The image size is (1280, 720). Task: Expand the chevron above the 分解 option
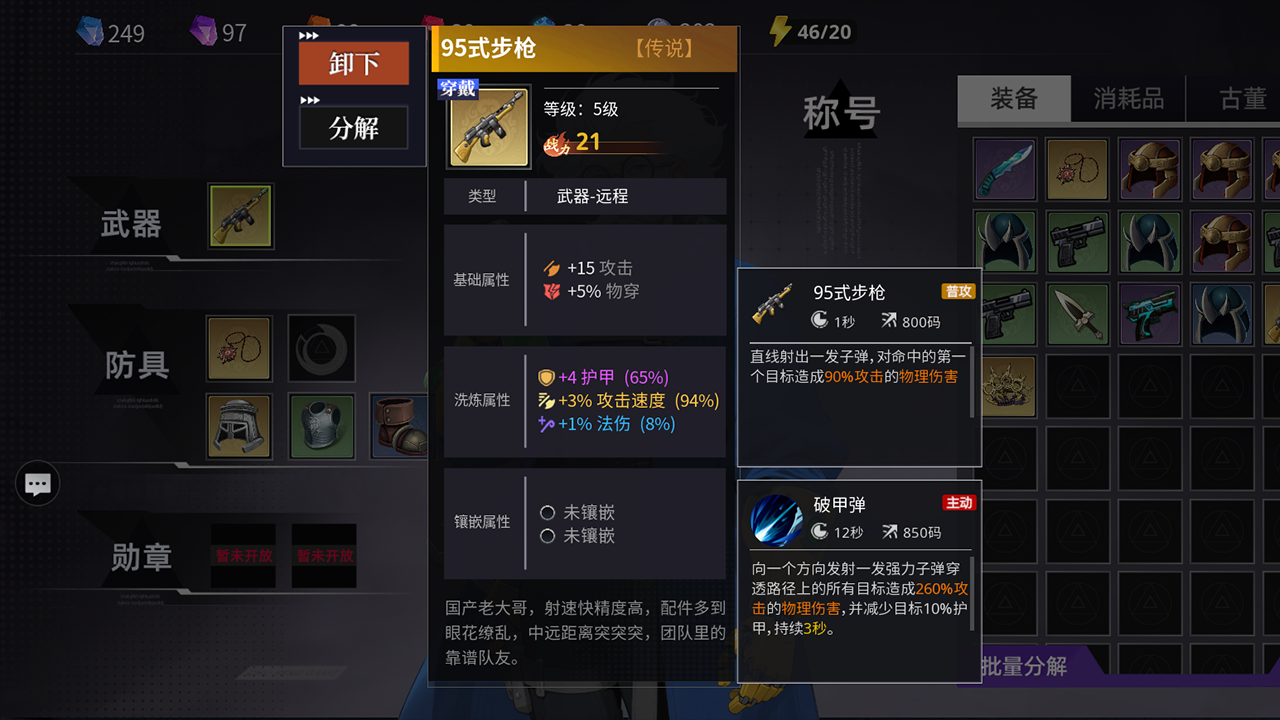click(308, 100)
